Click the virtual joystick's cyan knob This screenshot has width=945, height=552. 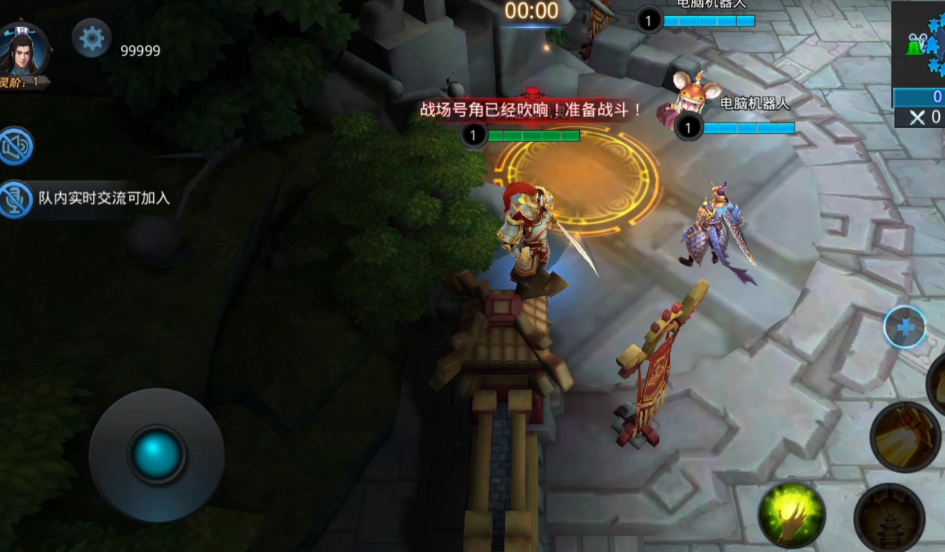(157, 455)
